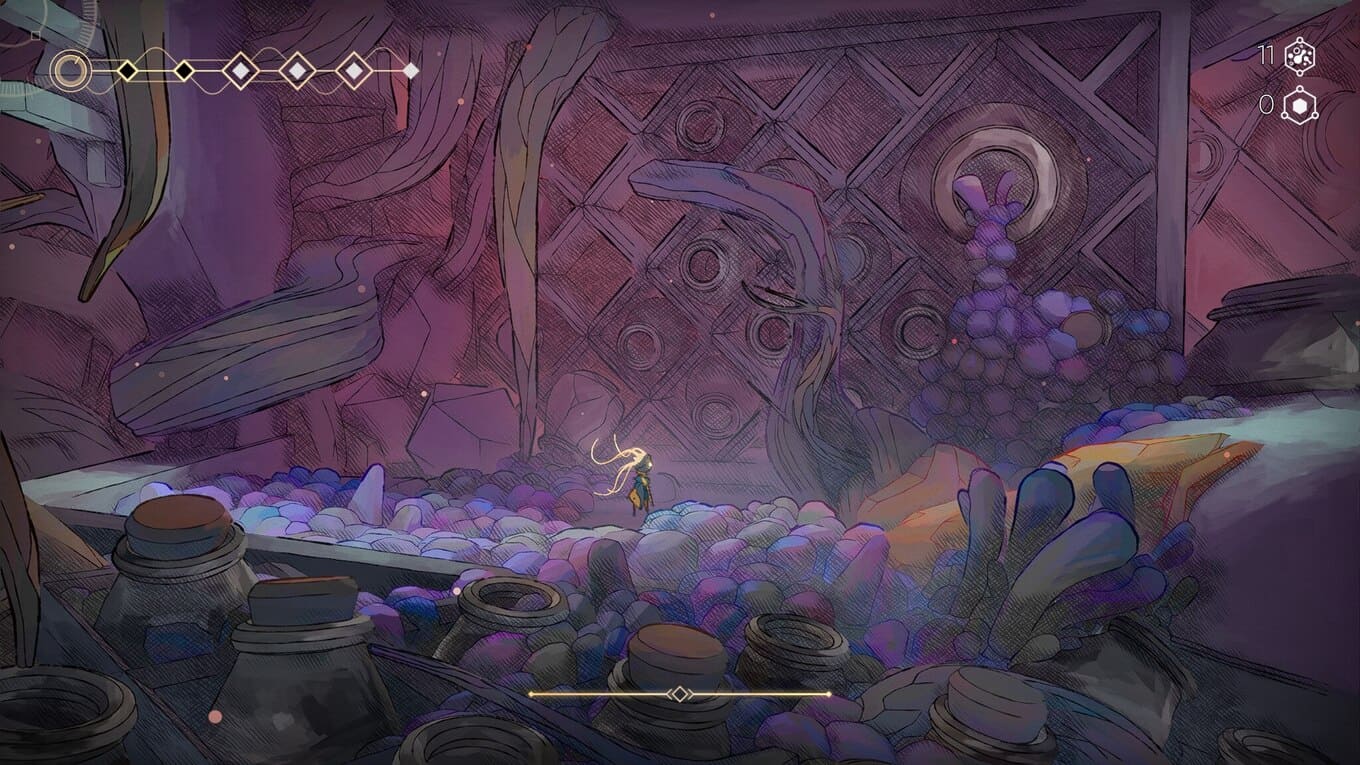Click the solid hexagon resource icon

coord(1299,105)
